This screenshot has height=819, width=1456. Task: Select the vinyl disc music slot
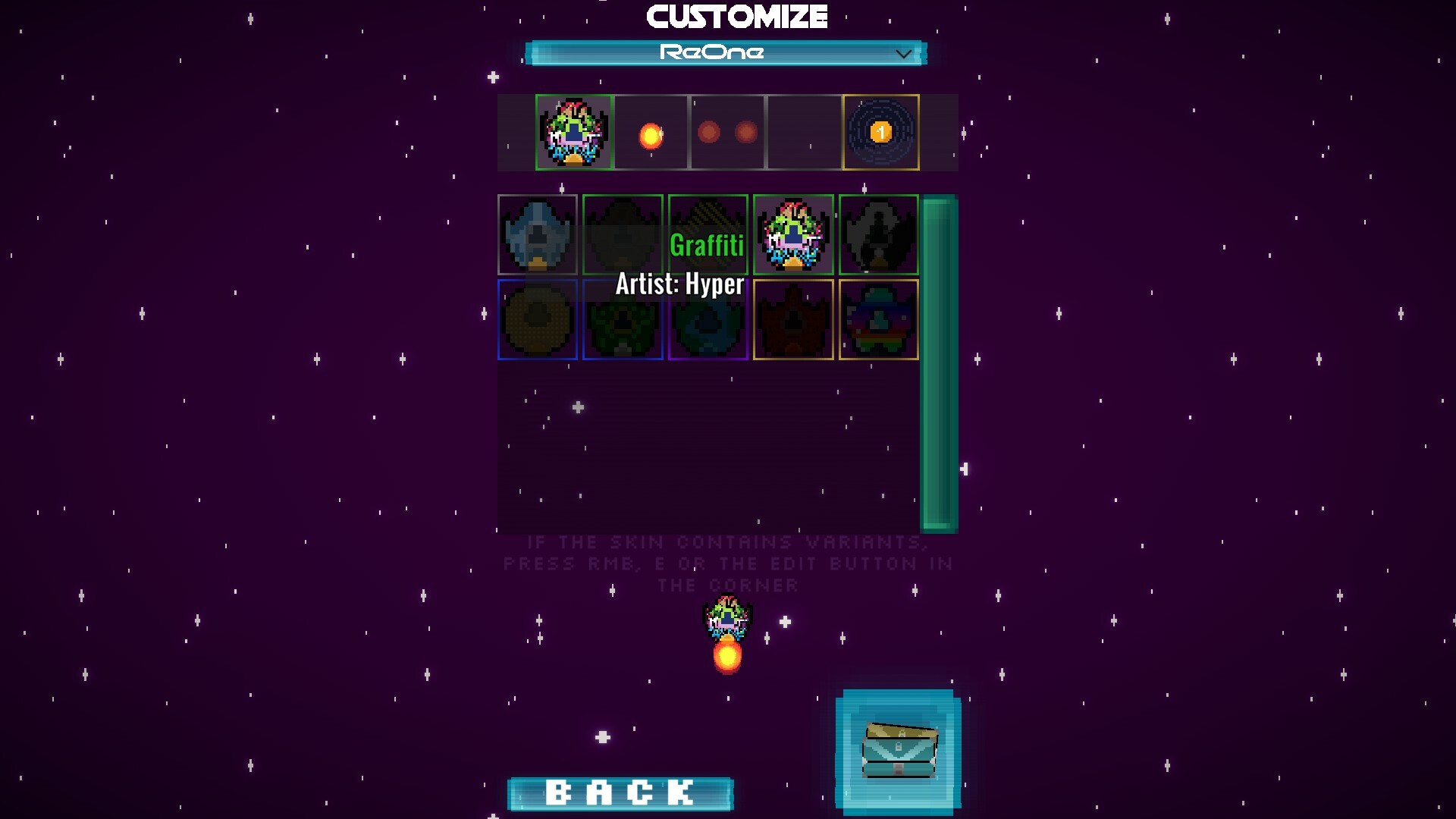(x=880, y=133)
